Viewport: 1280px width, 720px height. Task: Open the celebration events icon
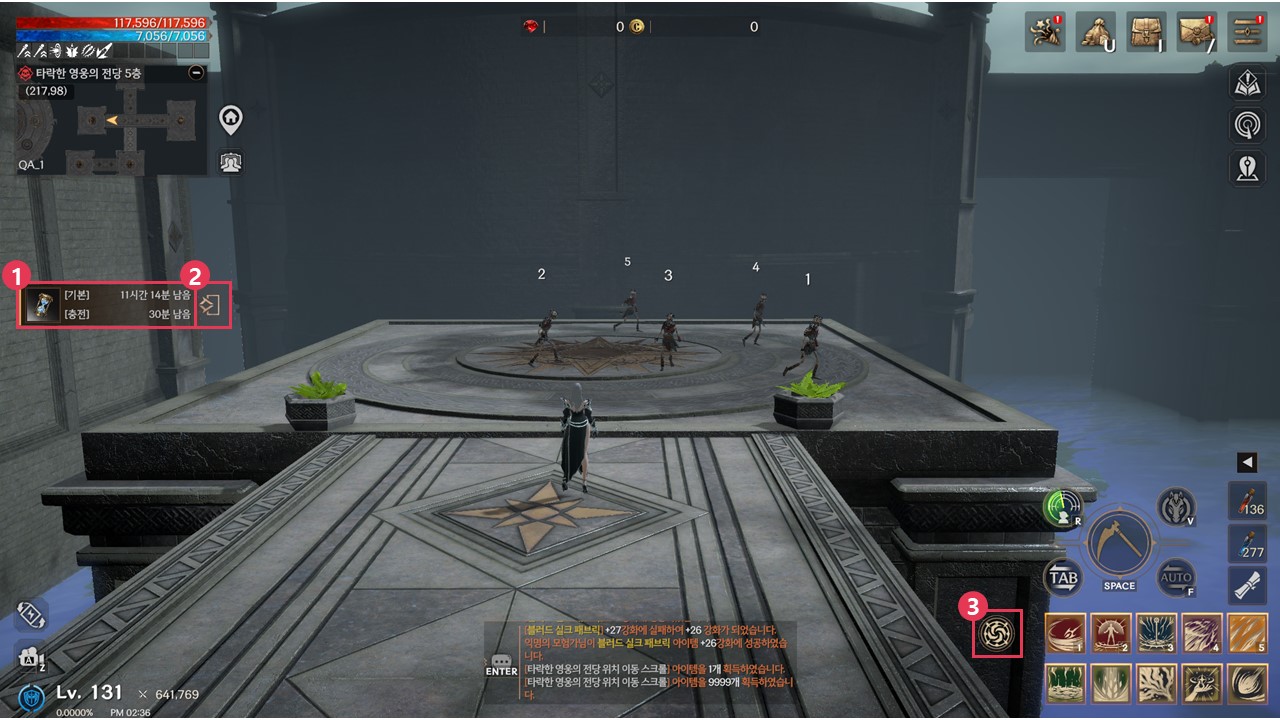coord(1045,32)
